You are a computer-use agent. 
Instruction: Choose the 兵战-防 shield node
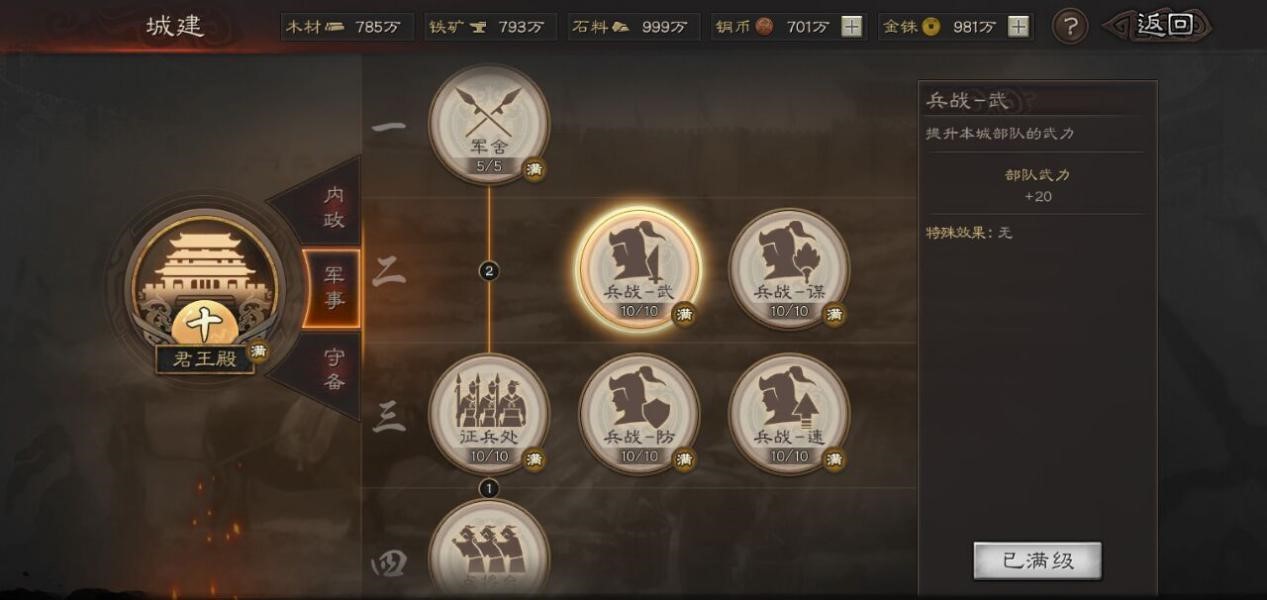point(639,412)
